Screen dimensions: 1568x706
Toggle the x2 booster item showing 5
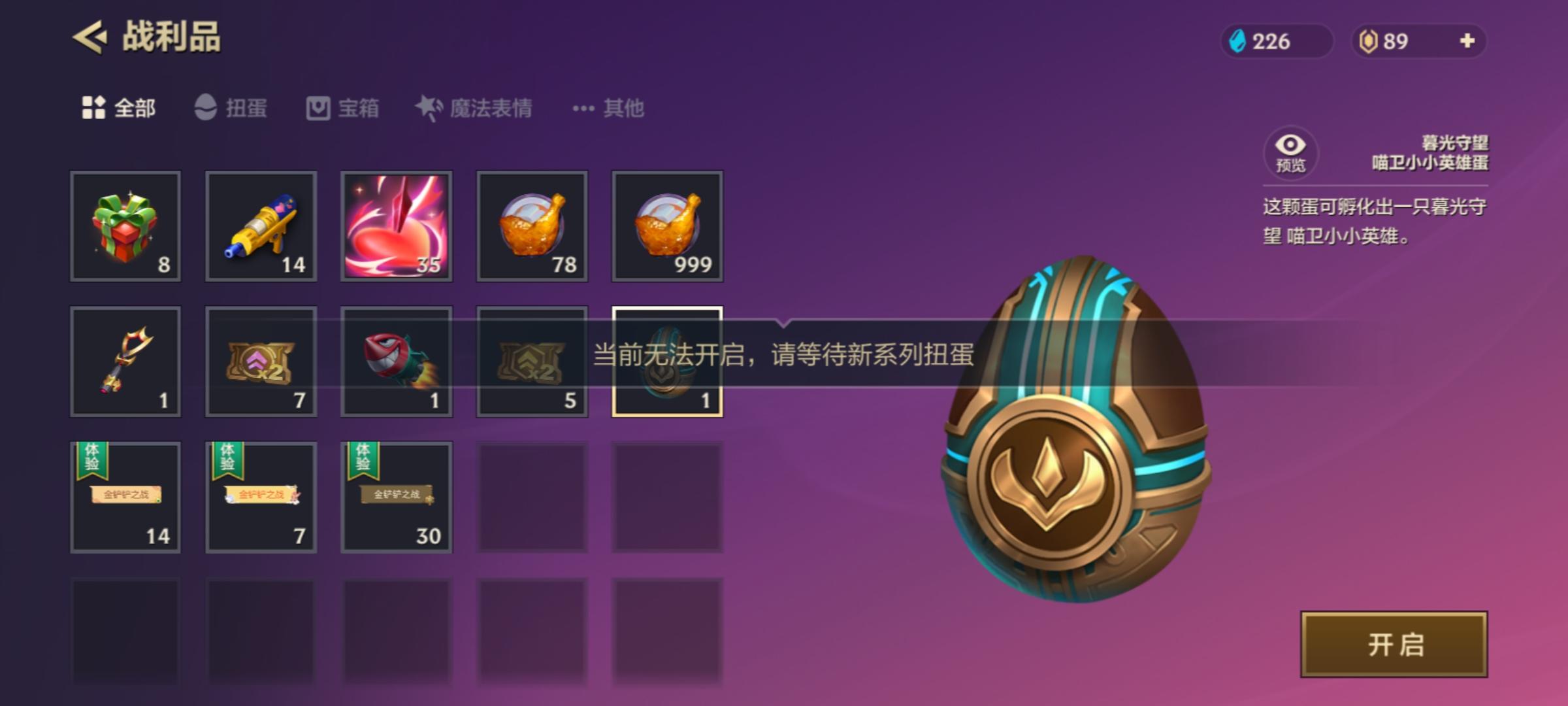531,363
